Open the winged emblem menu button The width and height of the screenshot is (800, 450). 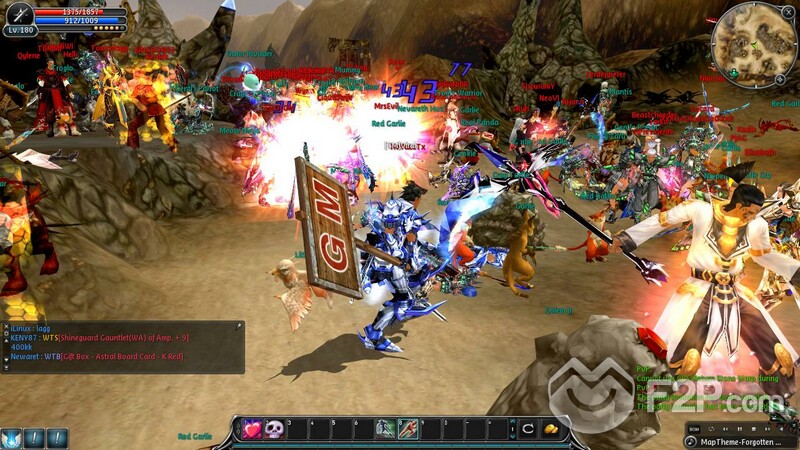[11, 438]
